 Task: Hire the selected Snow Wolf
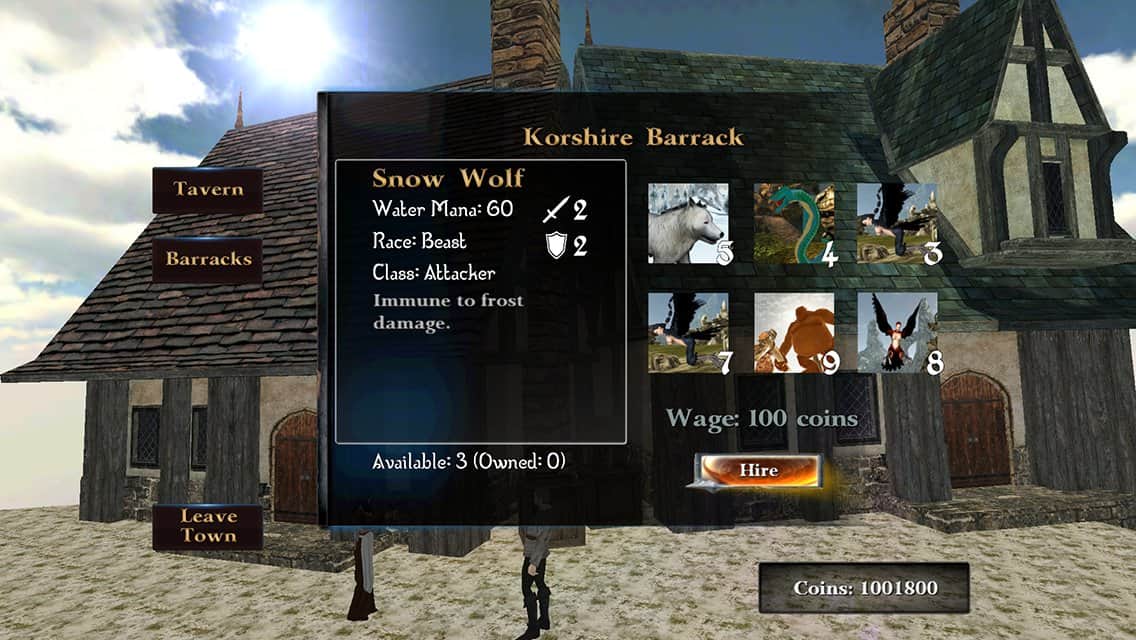pos(759,470)
